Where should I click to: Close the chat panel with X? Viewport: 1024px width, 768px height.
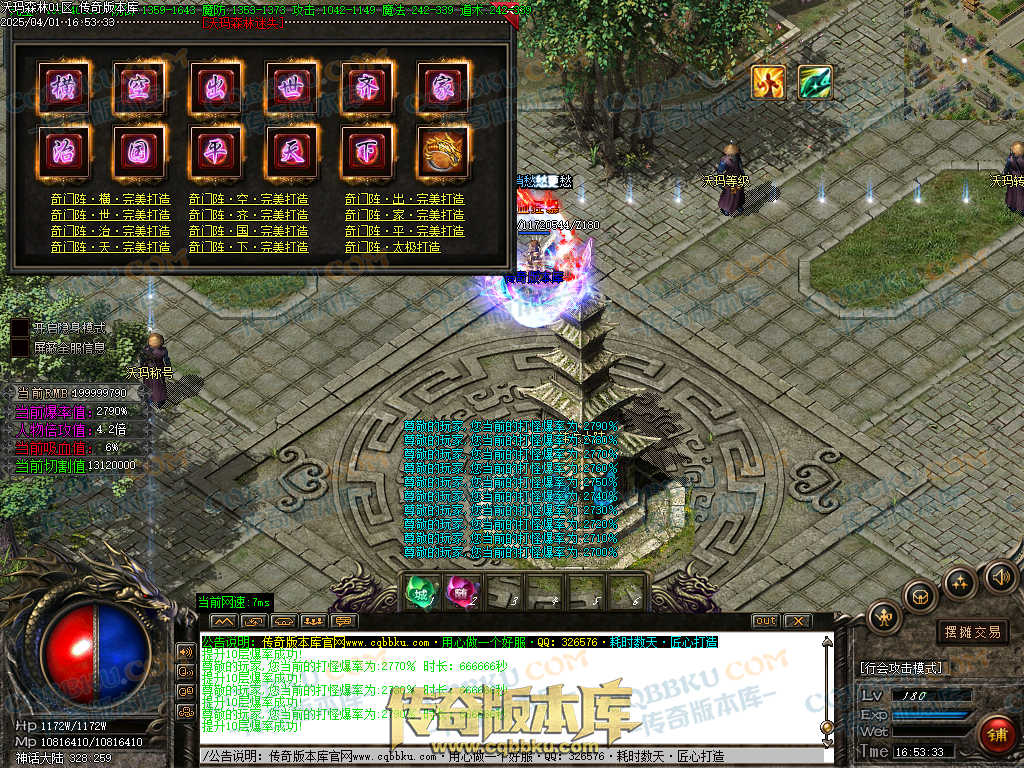(x=797, y=621)
